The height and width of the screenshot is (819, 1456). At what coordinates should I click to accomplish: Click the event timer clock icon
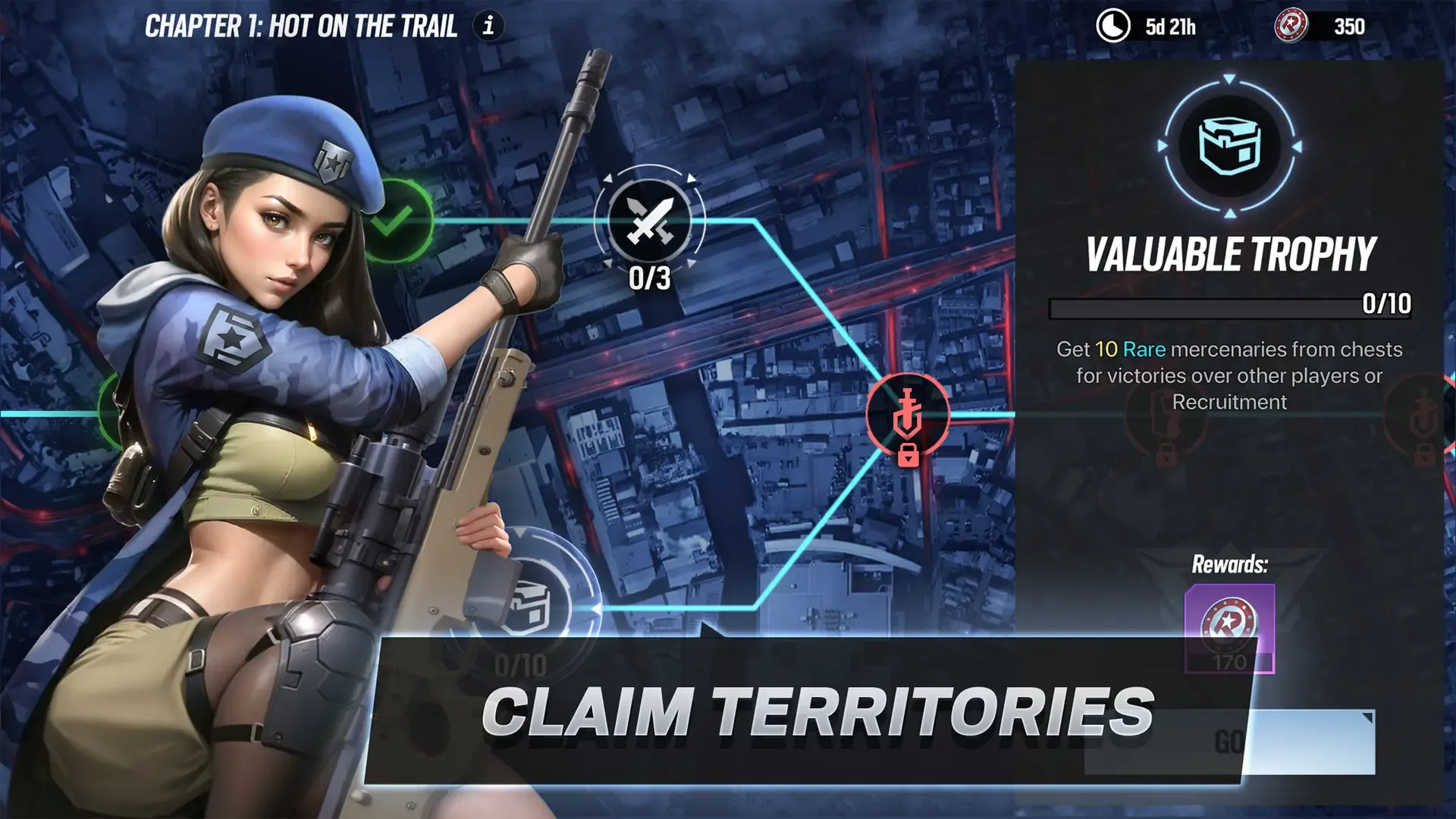click(1112, 27)
